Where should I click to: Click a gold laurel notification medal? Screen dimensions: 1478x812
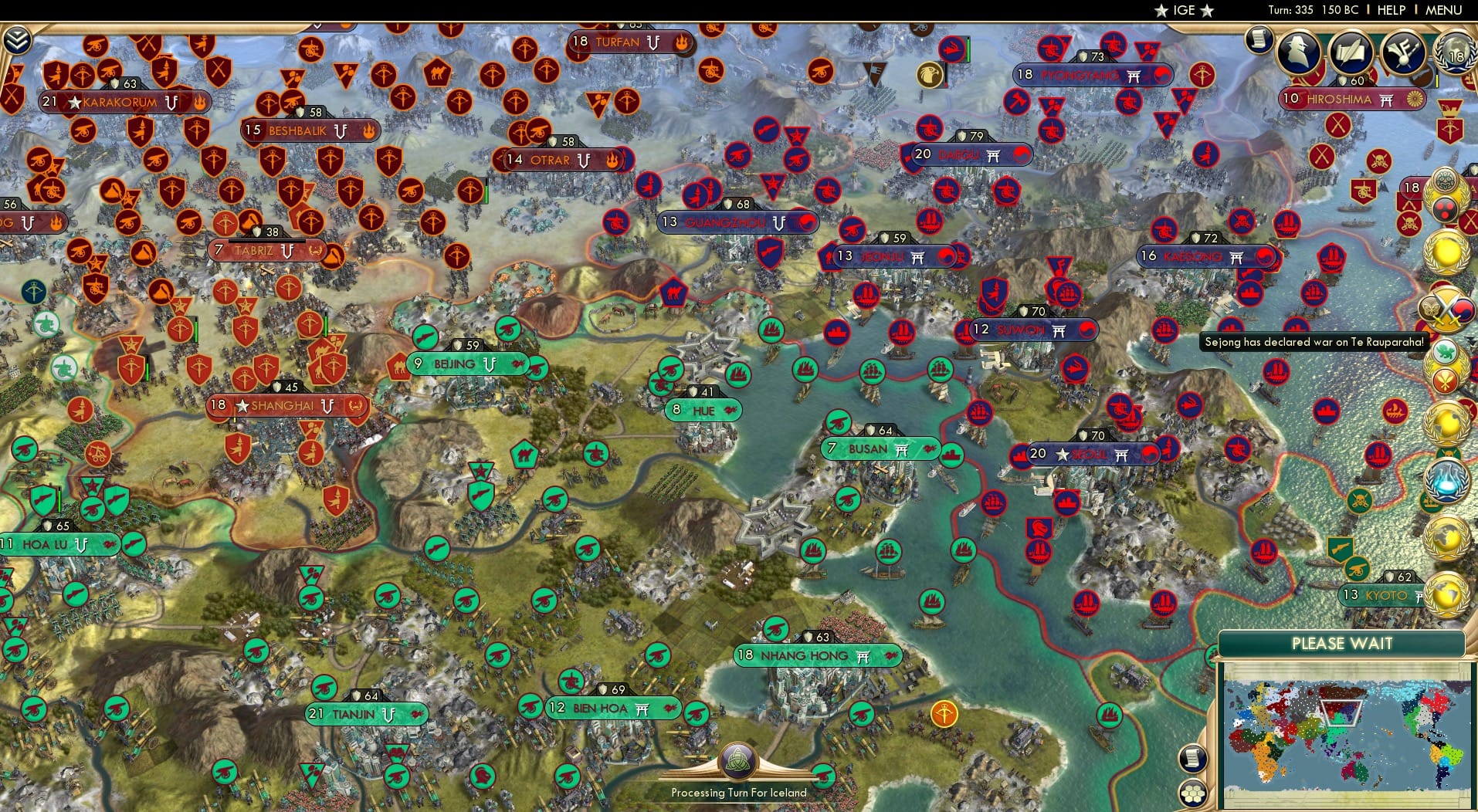point(1446,252)
